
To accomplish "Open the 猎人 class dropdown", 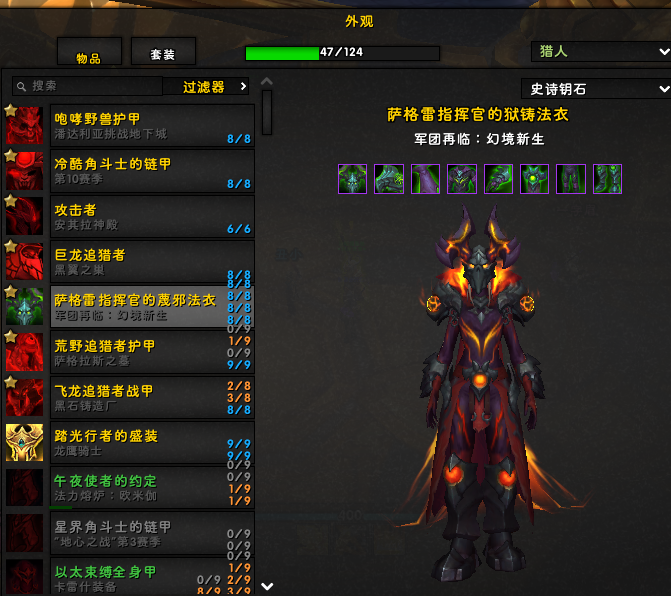I will click(599, 51).
